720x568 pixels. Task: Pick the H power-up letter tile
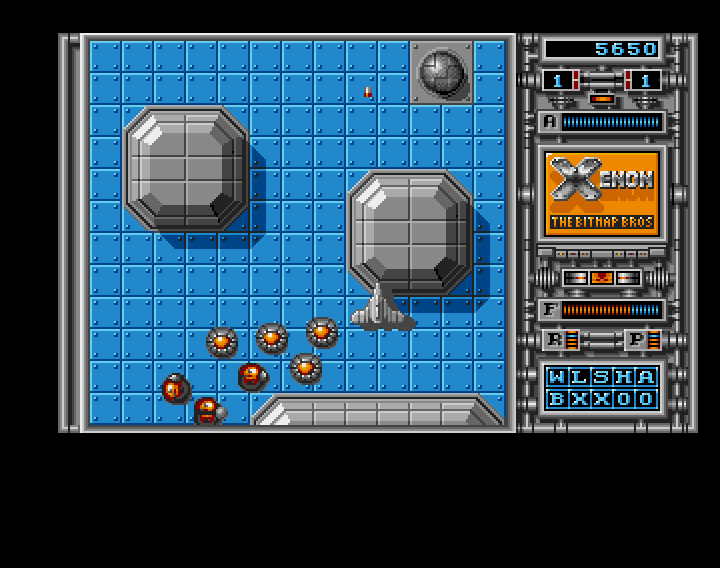(x=624, y=377)
